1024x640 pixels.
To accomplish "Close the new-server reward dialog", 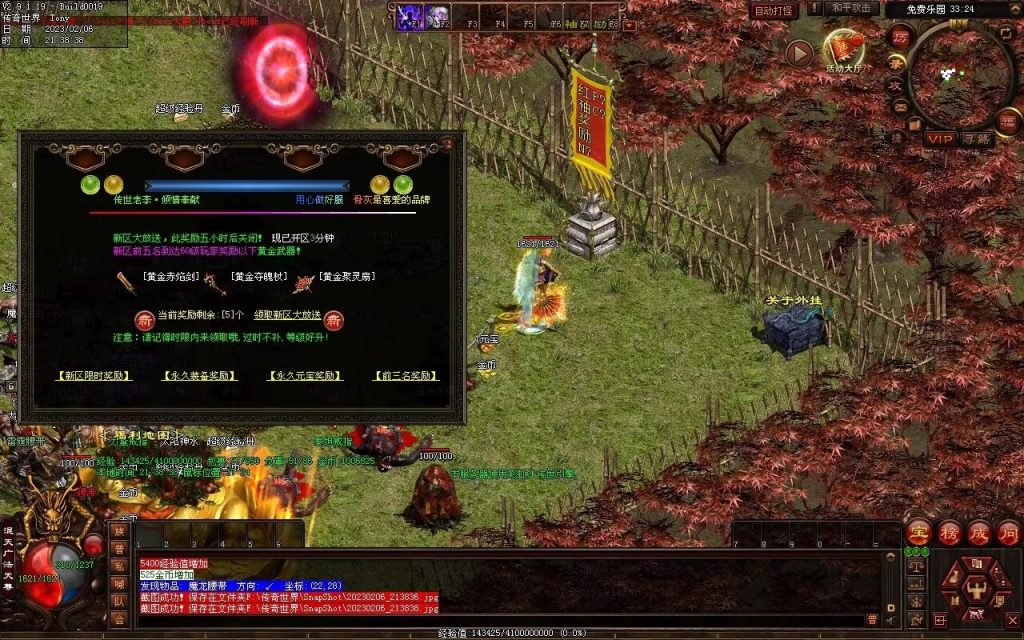I will pyautogui.click(x=447, y=143).
